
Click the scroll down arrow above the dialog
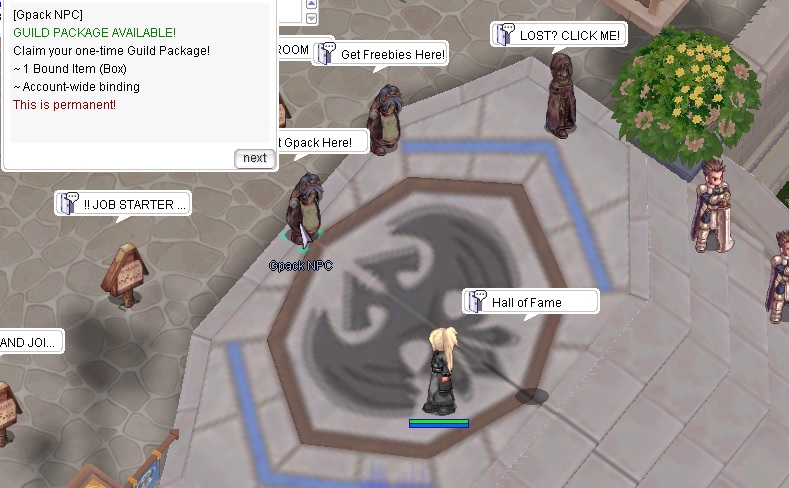point(311,18)
